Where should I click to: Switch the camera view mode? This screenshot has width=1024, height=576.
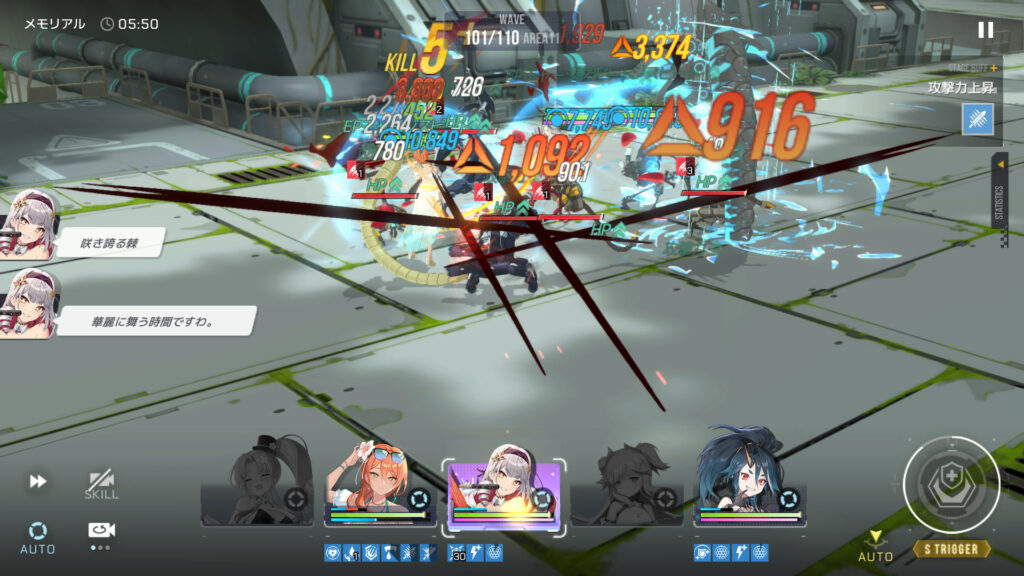(x=100, y=533)
